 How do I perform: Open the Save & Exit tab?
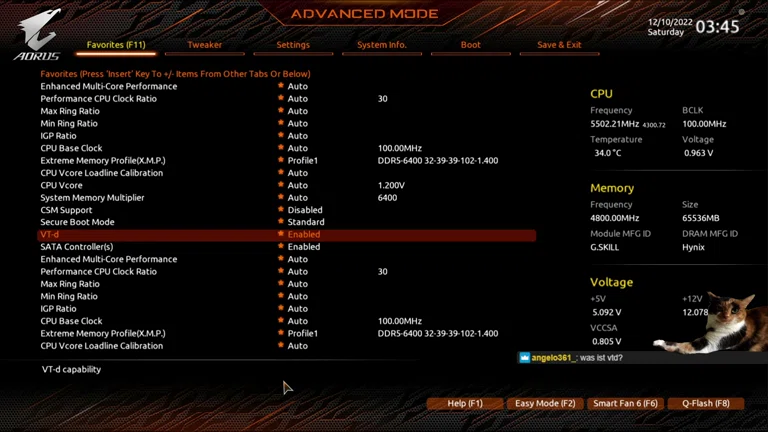(559, 45)
